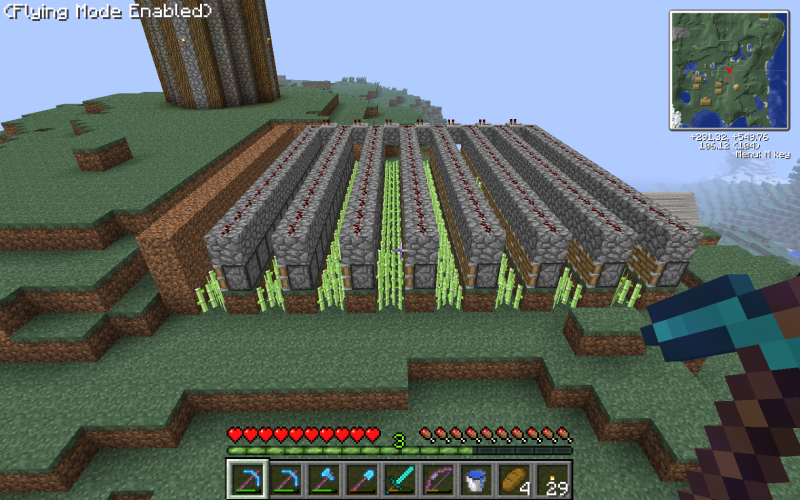This screenshot has width=800, height=500.
Task: Switch to the torch stack slot
Action: 552,479
